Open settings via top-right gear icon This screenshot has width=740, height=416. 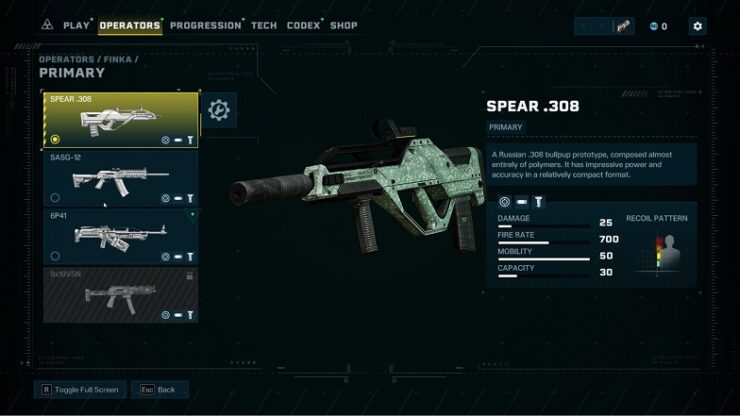697,26
